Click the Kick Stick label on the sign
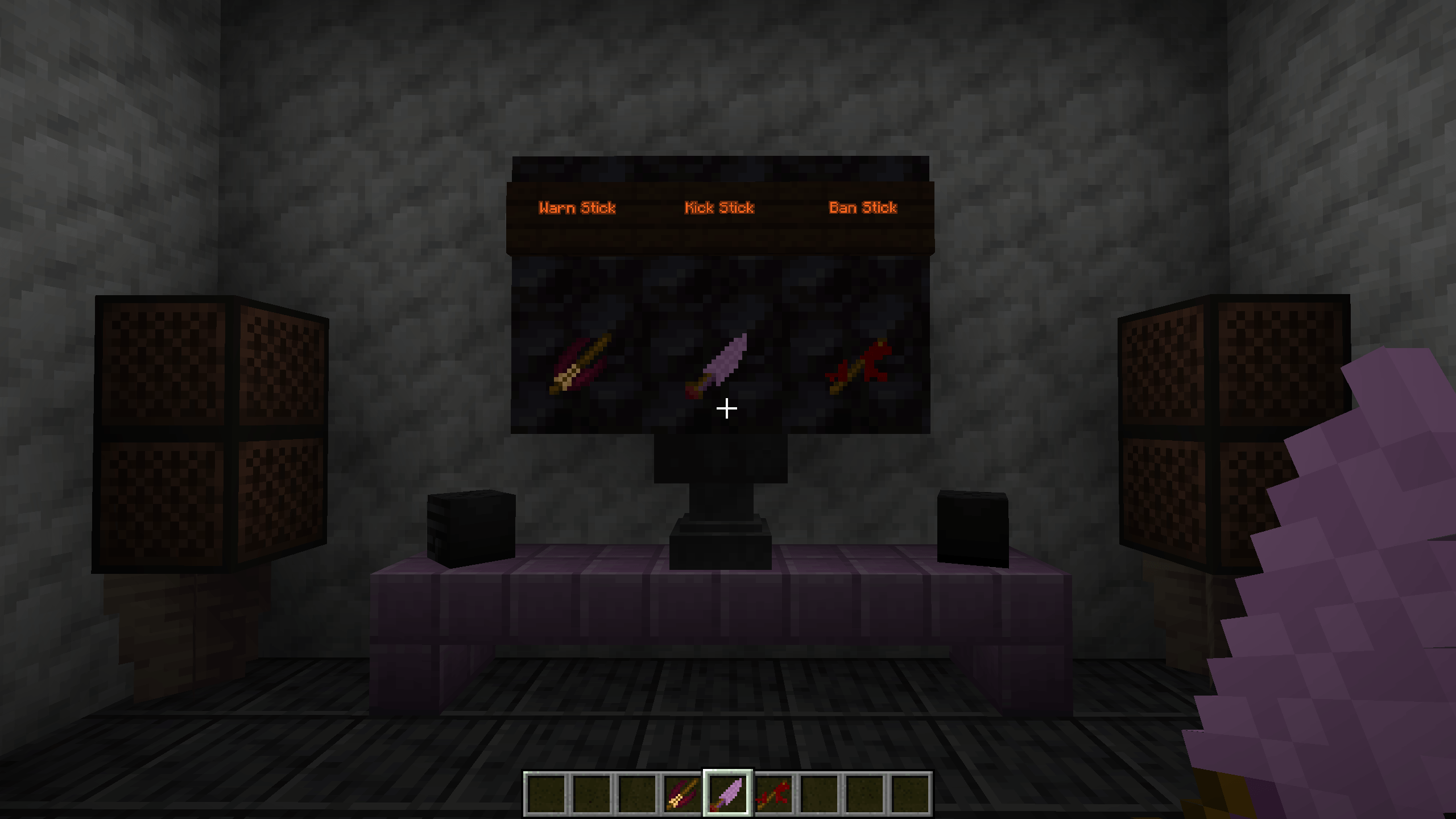This screenshot has height=819, width=1456. click(x=718, y=208)
